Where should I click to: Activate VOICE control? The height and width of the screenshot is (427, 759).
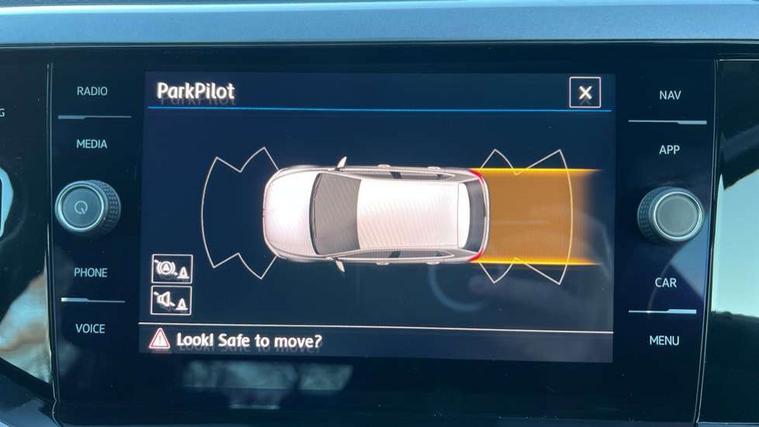(x=91, y=328)
